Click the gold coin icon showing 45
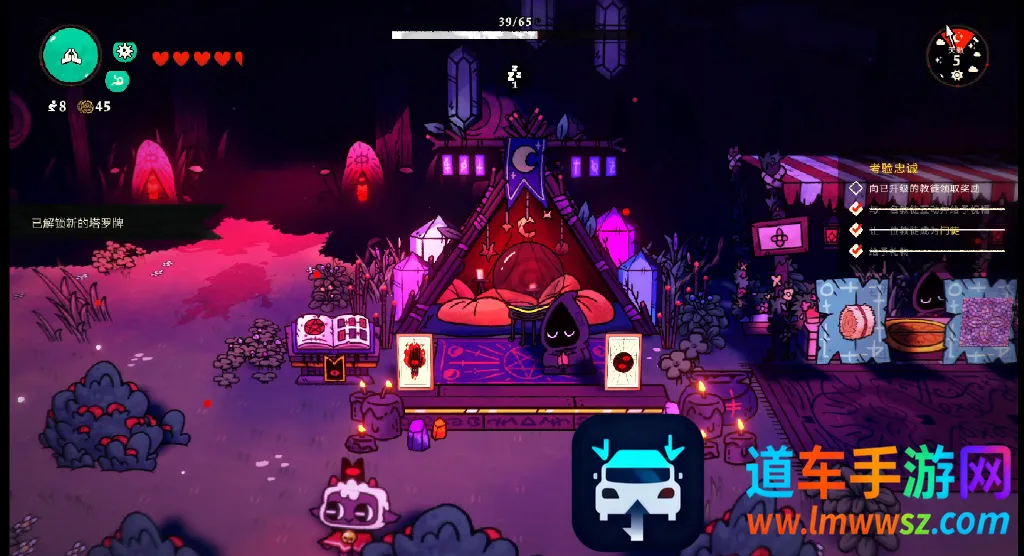This screenshot has height=556, width=1024. coord(85,106)
